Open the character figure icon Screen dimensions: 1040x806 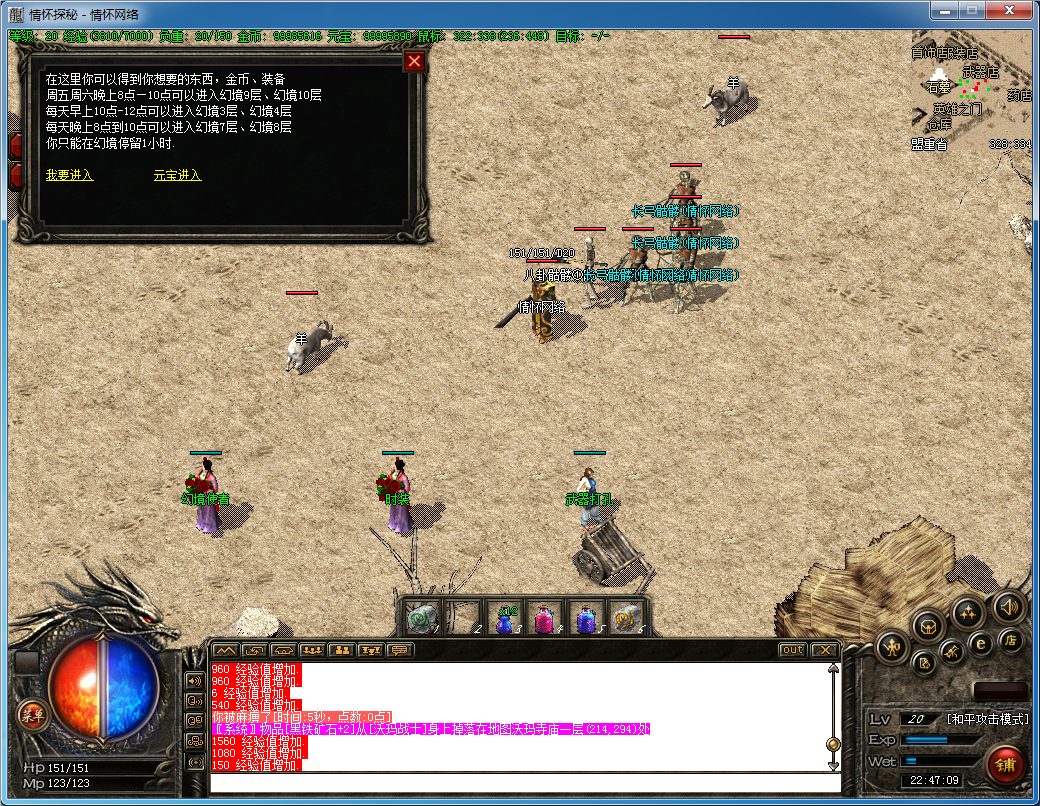891,647
